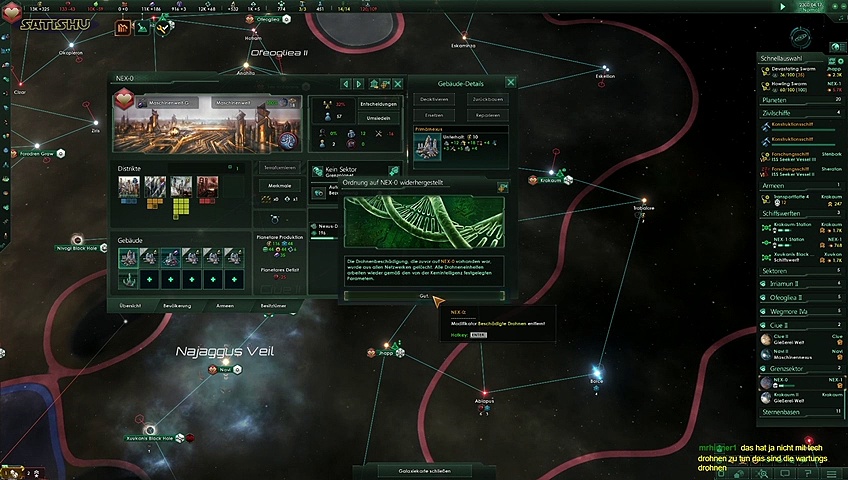Viewport: 848px width, 480px height.
Task: Close the Gebäude-Details panel
Action: coord(511,83)
